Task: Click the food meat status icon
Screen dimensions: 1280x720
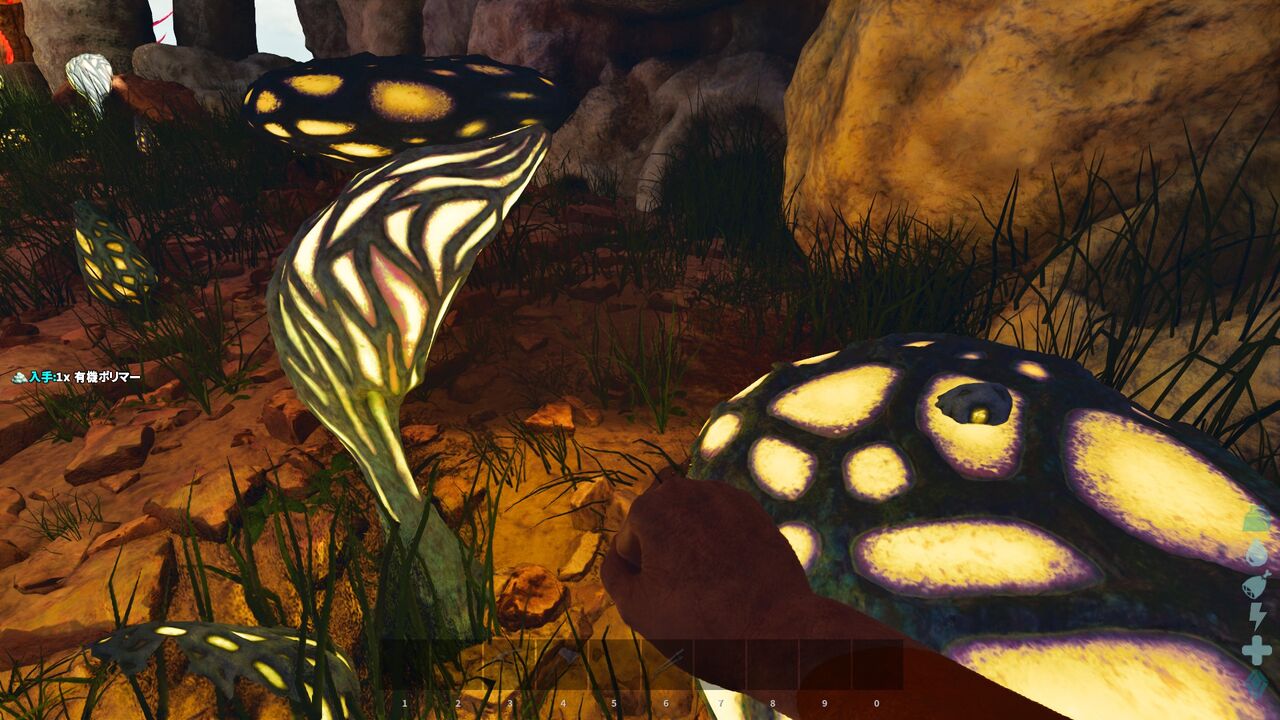Action: (1256, 583)
